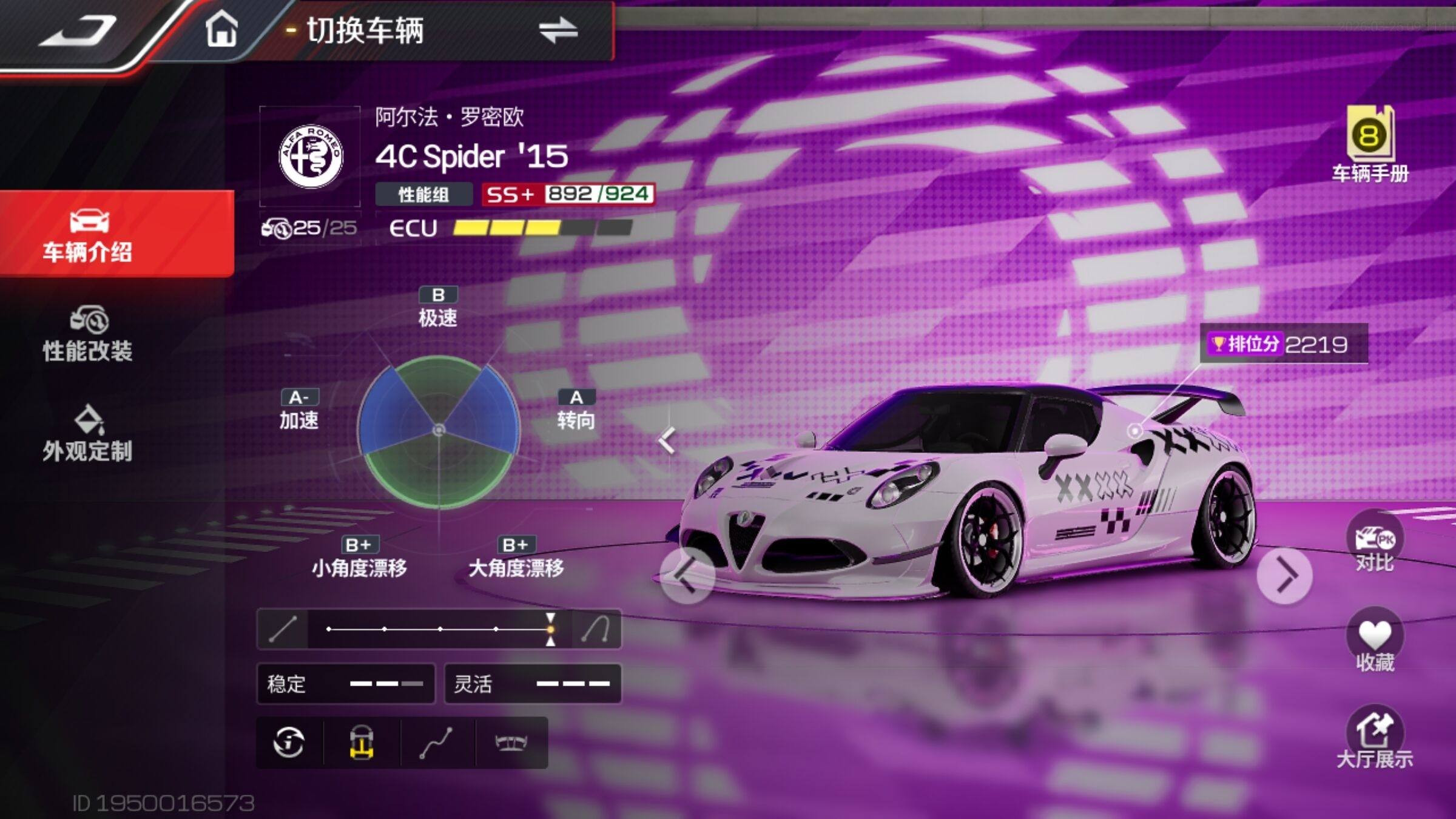Open the 外观定制 customization tab
This screenshot has height=819, width=1456.
88,433
